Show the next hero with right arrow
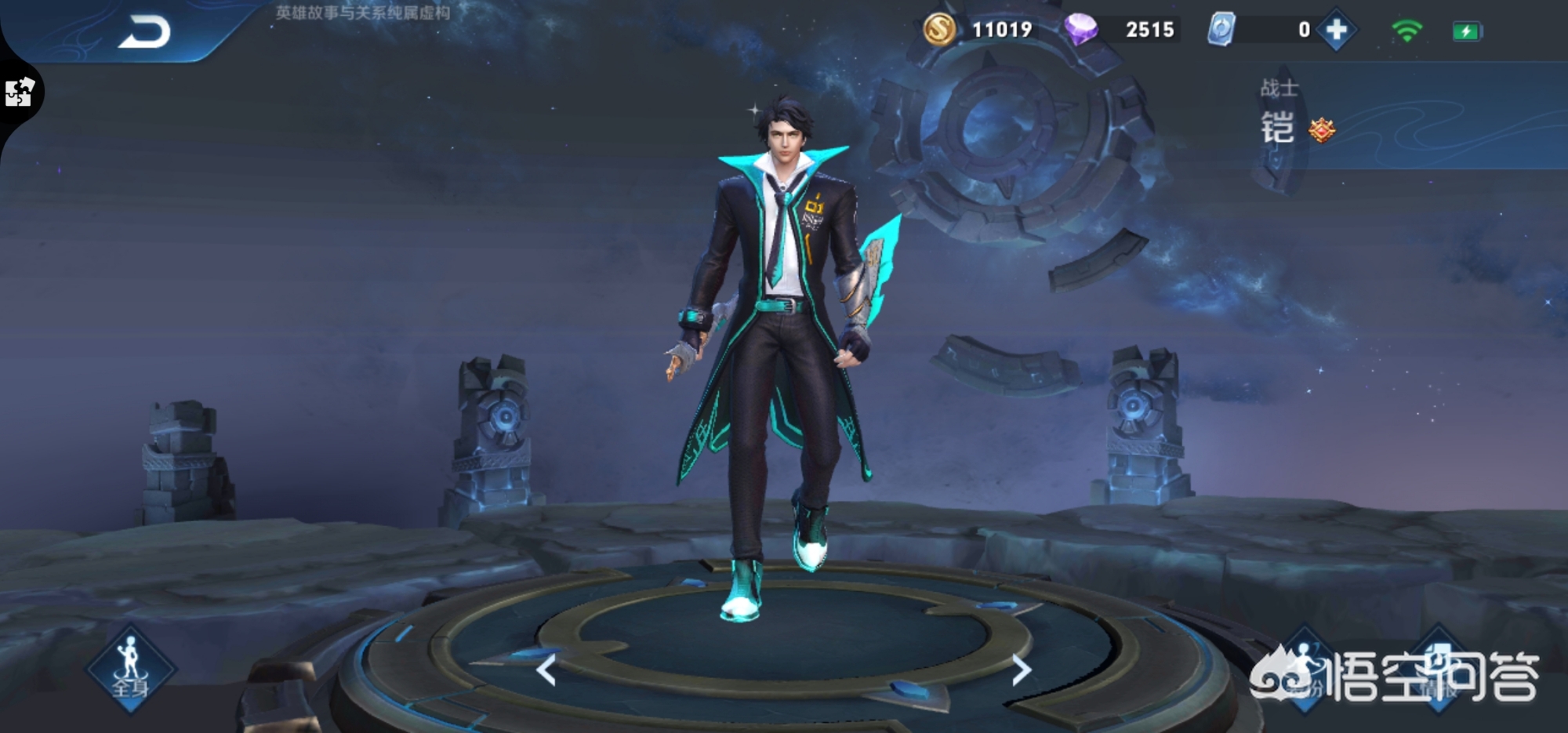This screenshot has height=733, width=1568. click(1021, 670)
